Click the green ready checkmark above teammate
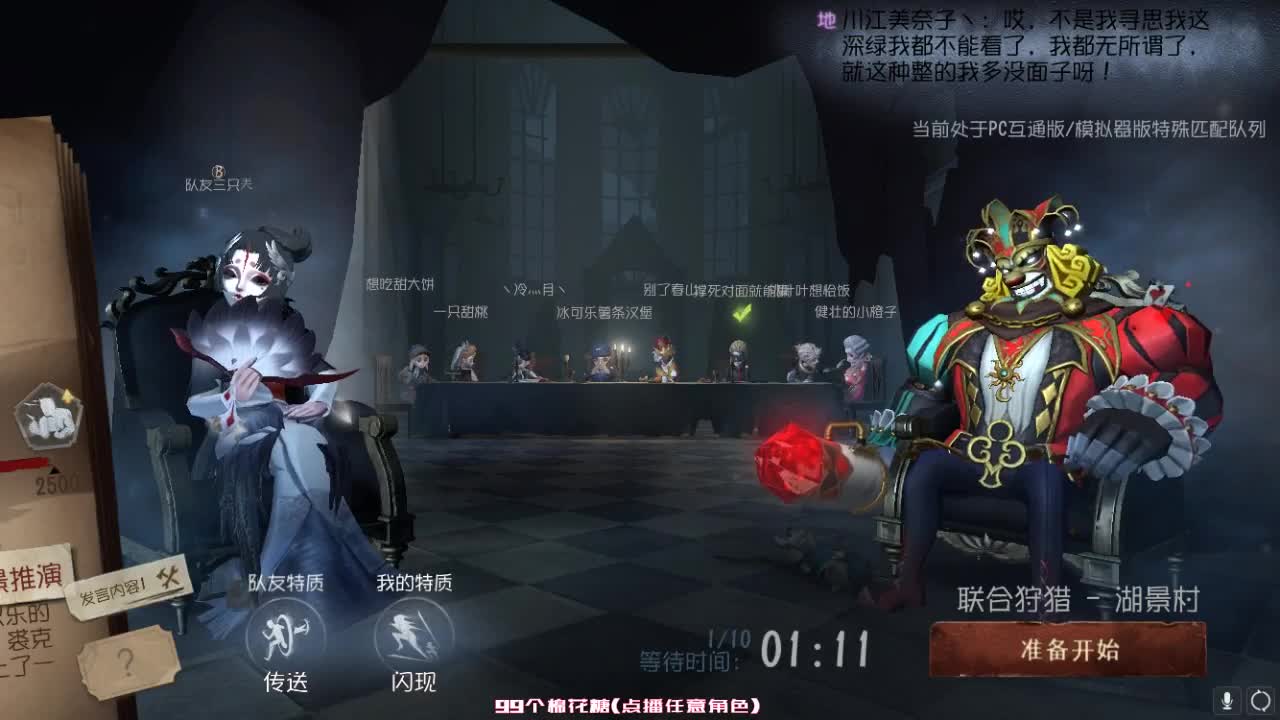 point(742,313)
